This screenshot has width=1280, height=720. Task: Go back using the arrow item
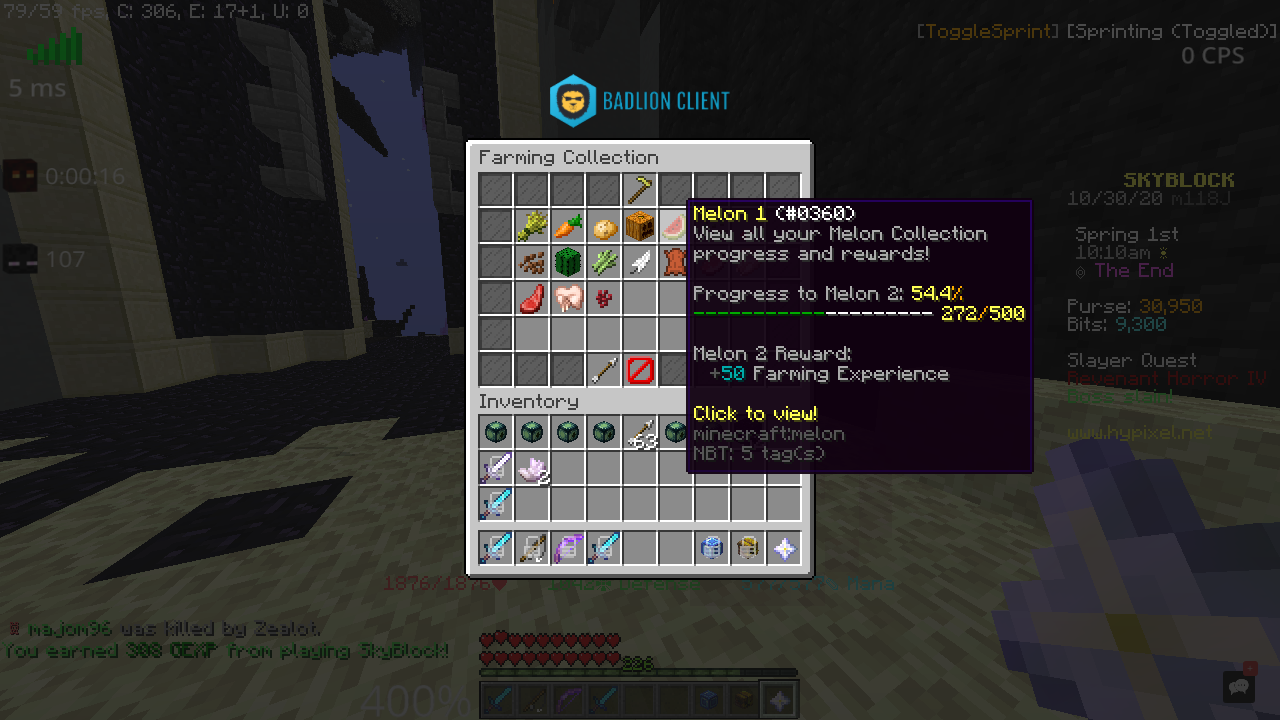click(605, 369)
